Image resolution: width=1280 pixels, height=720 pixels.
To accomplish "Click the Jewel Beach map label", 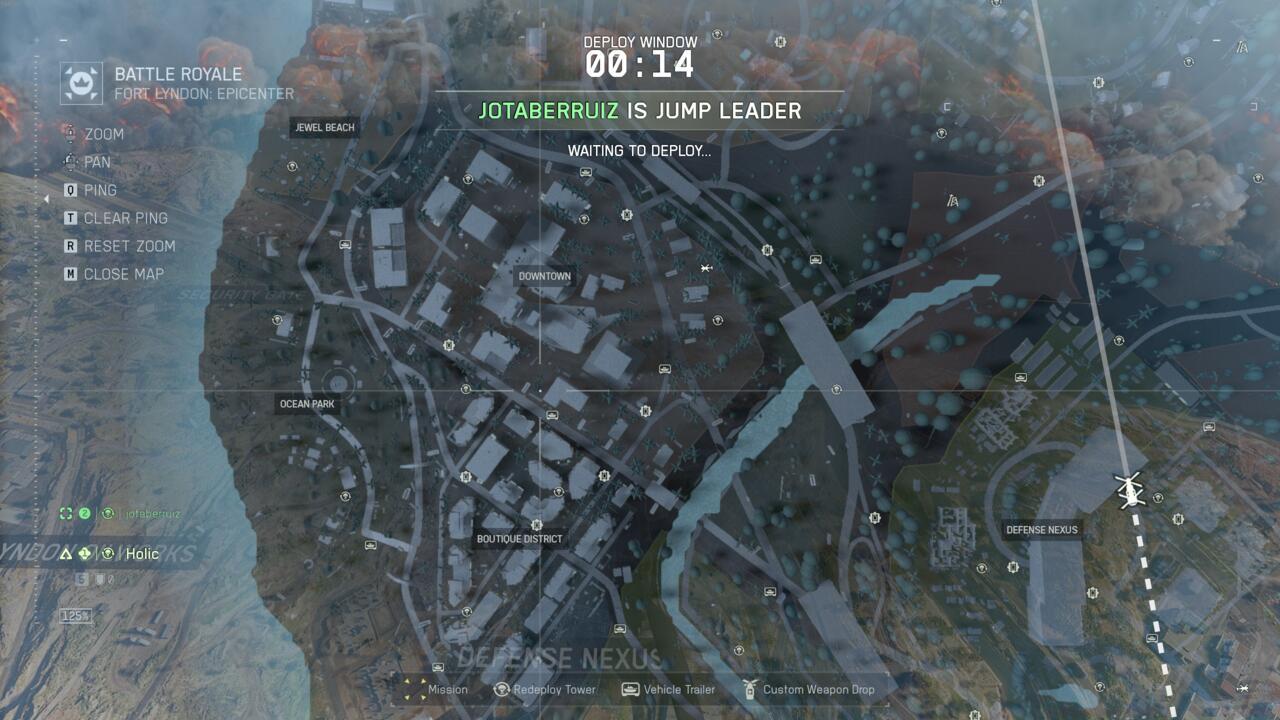I will [x=322, y=127].
